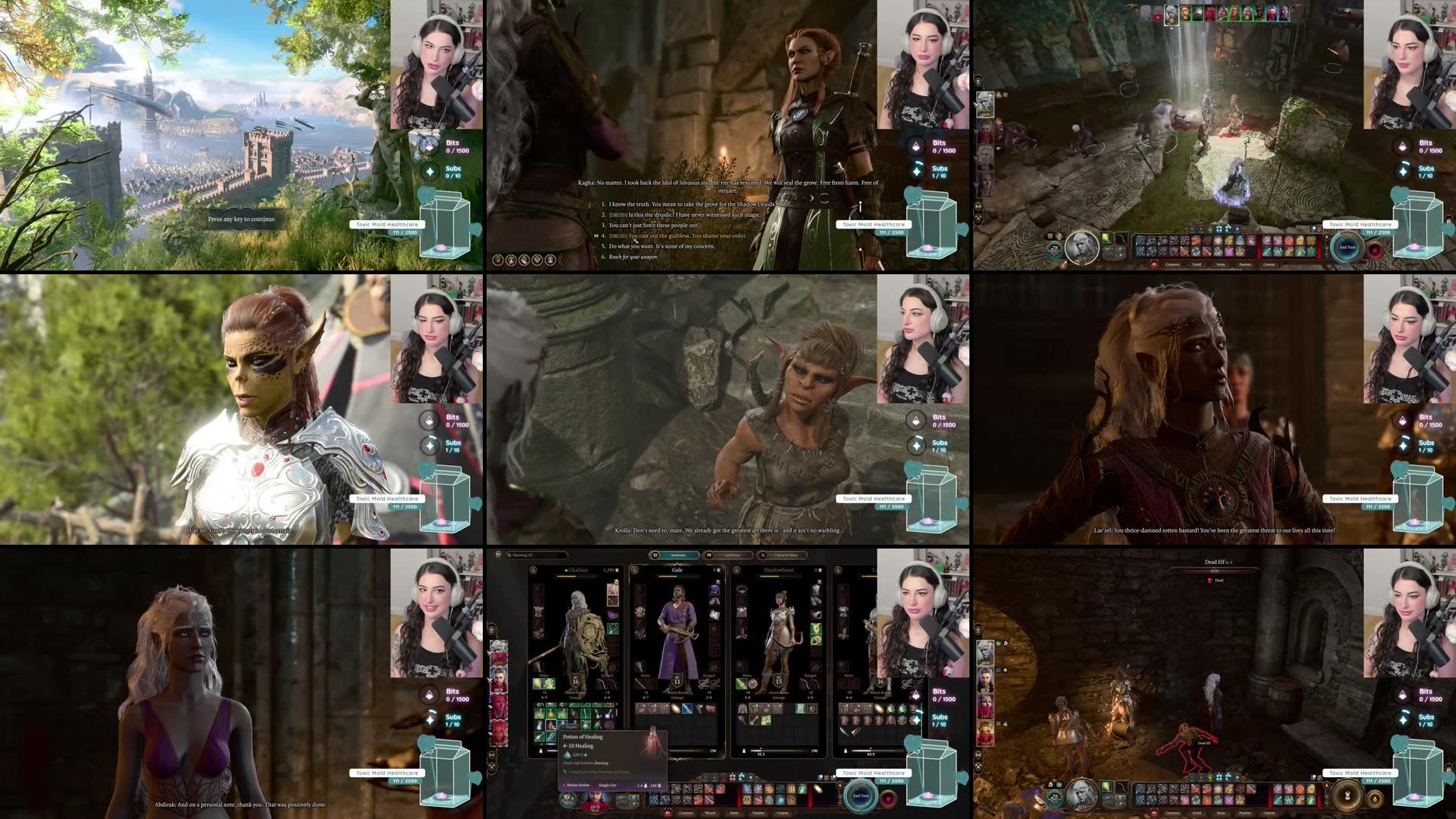Click the red potion icon next to End Turn

889,796
